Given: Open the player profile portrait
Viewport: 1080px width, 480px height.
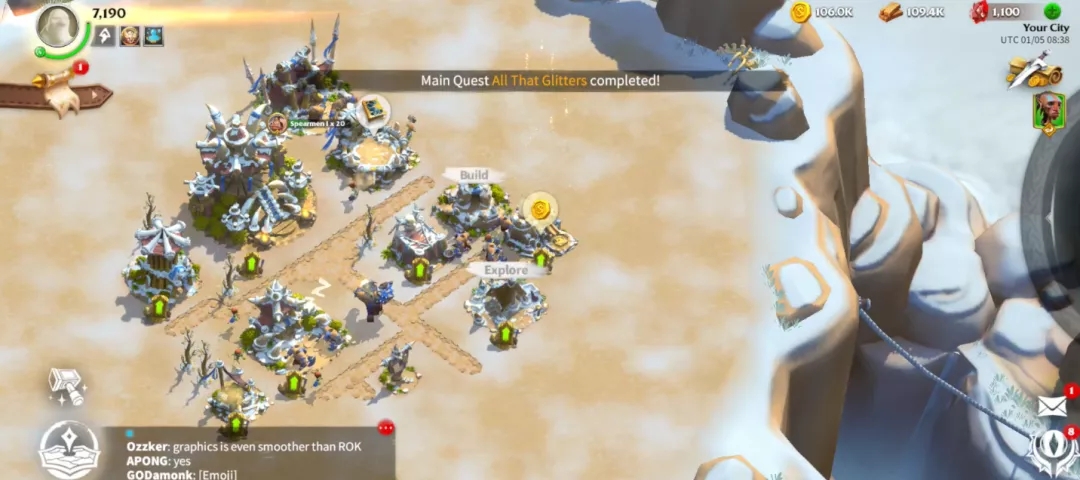Looking at the screenshot, I should point(58,27).
